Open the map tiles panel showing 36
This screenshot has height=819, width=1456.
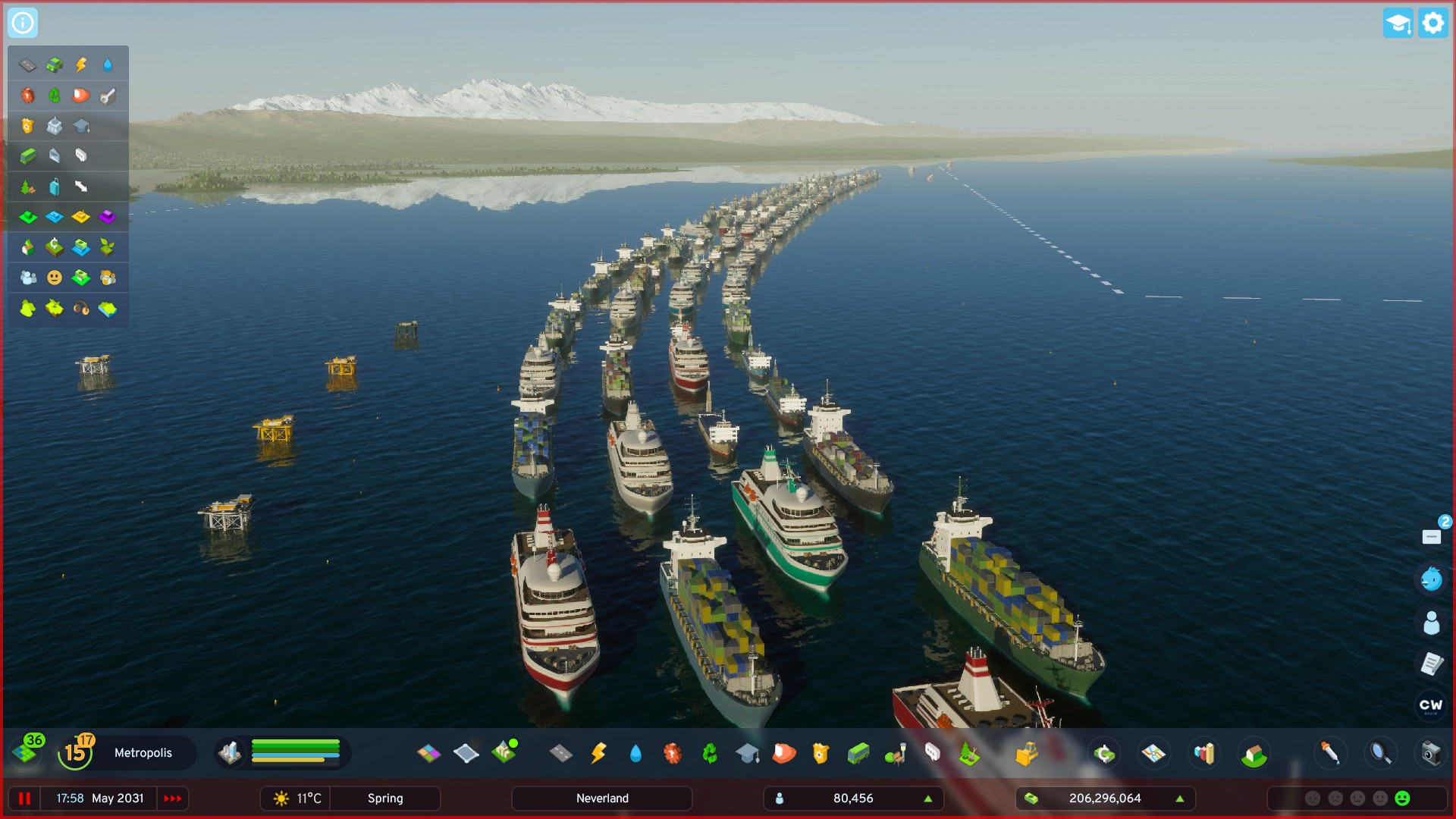[29, 753]
